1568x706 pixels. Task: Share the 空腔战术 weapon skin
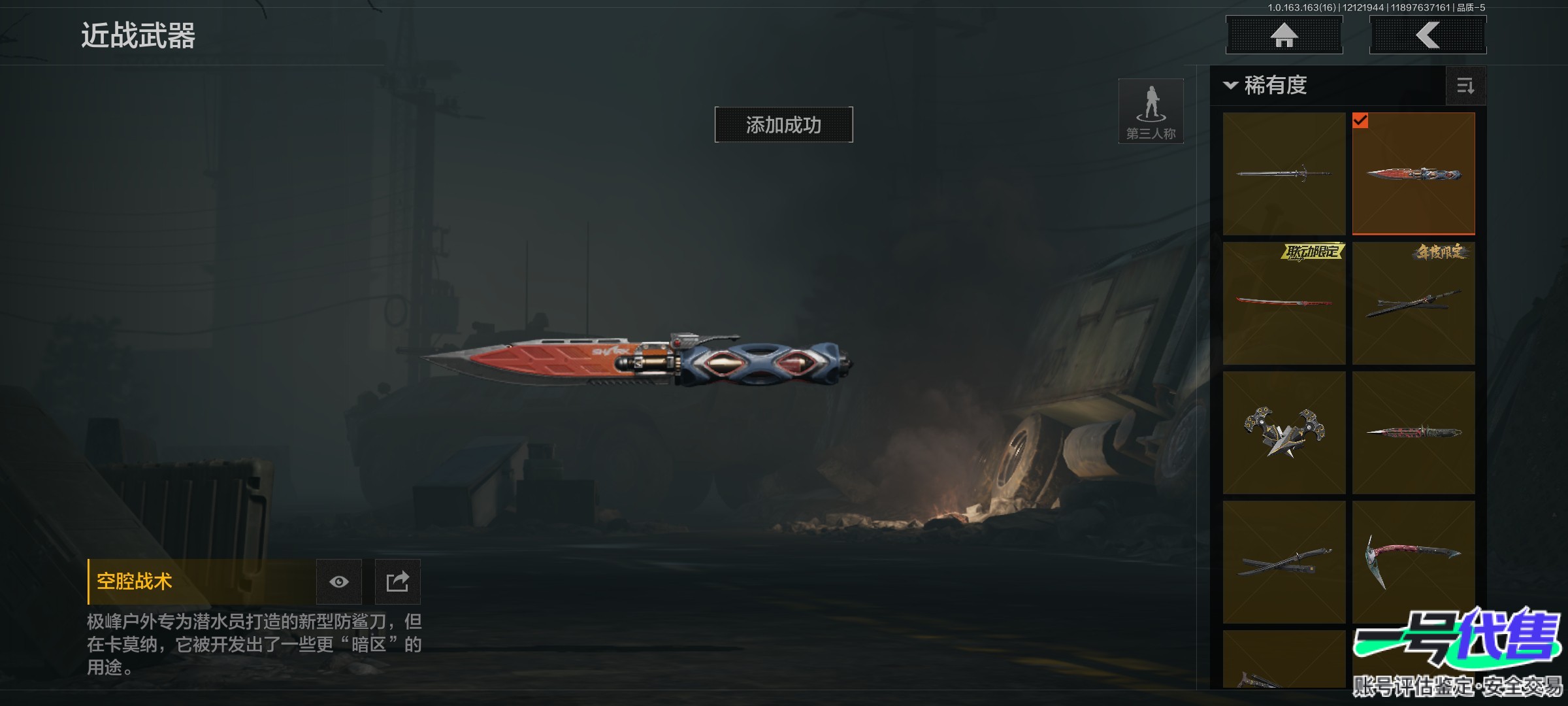tap(397, 582)
